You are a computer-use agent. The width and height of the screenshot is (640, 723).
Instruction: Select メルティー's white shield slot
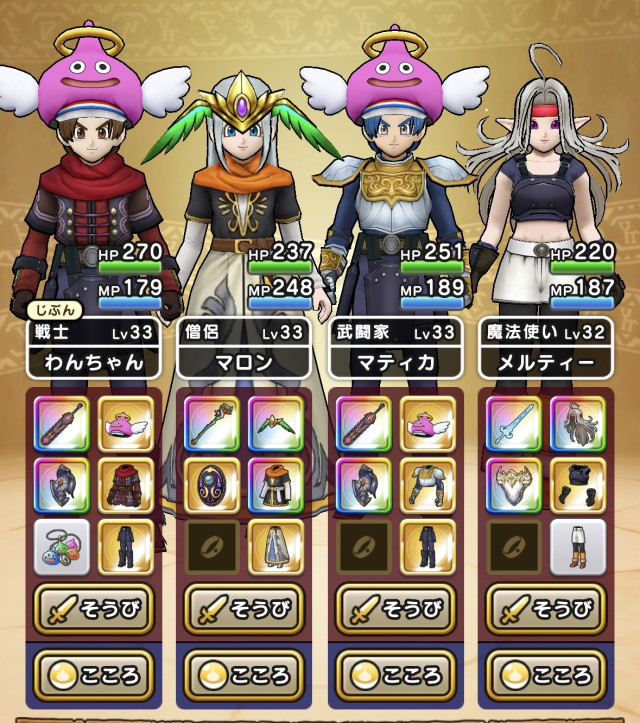513,484
